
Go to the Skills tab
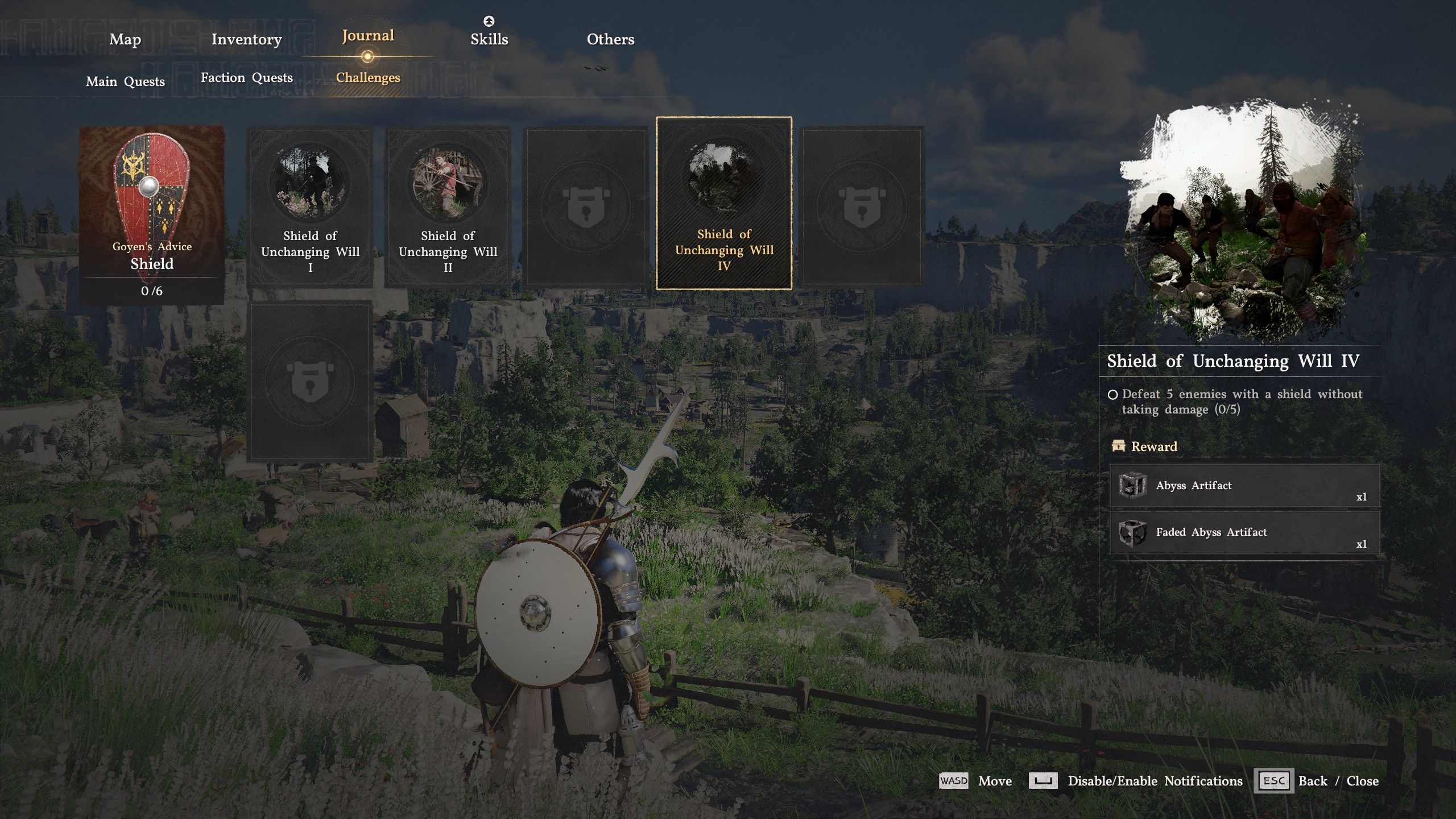pyautogui.click(x=489, y=39)
